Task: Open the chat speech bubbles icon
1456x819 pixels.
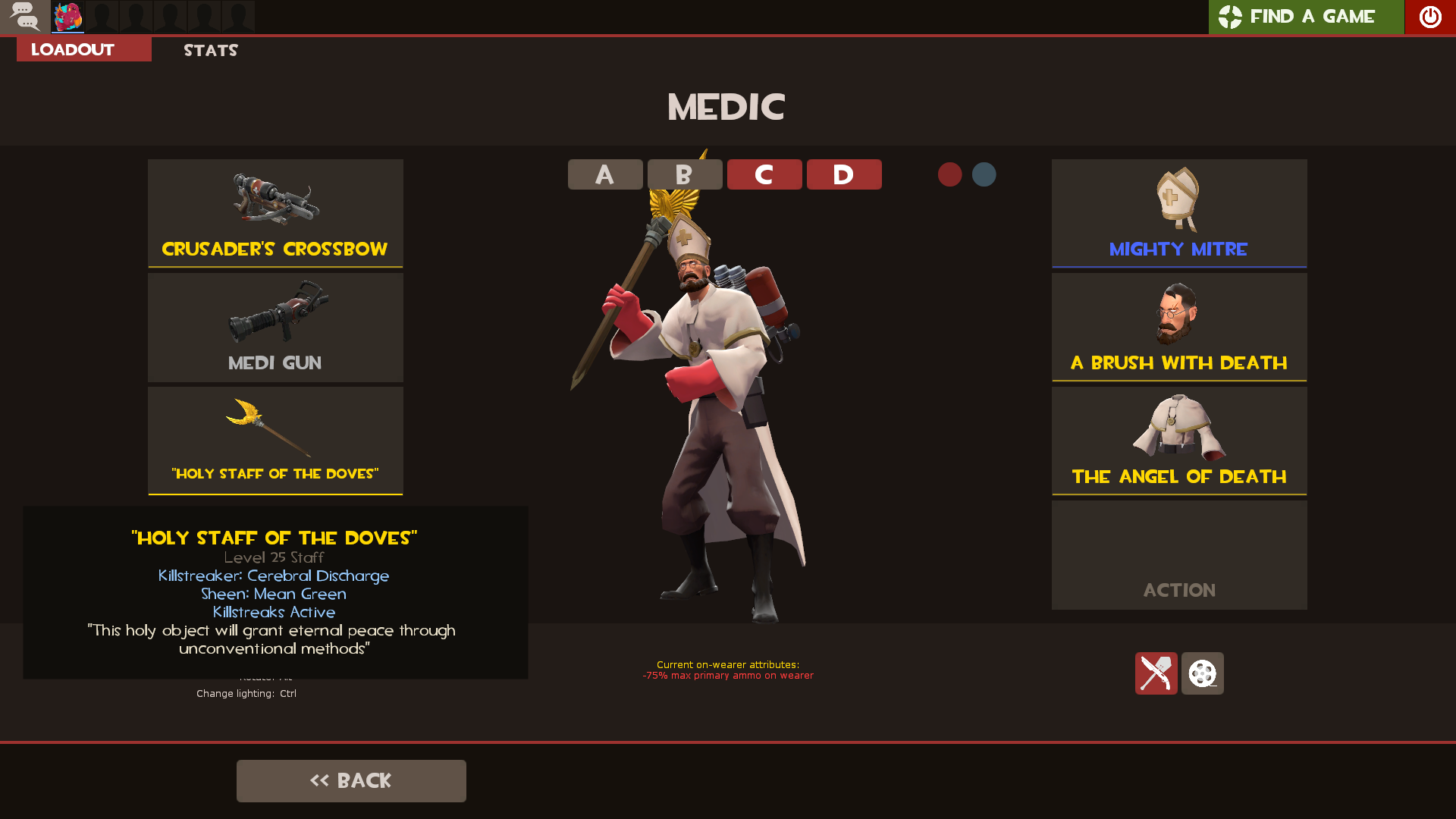Action: pos(25,17)
